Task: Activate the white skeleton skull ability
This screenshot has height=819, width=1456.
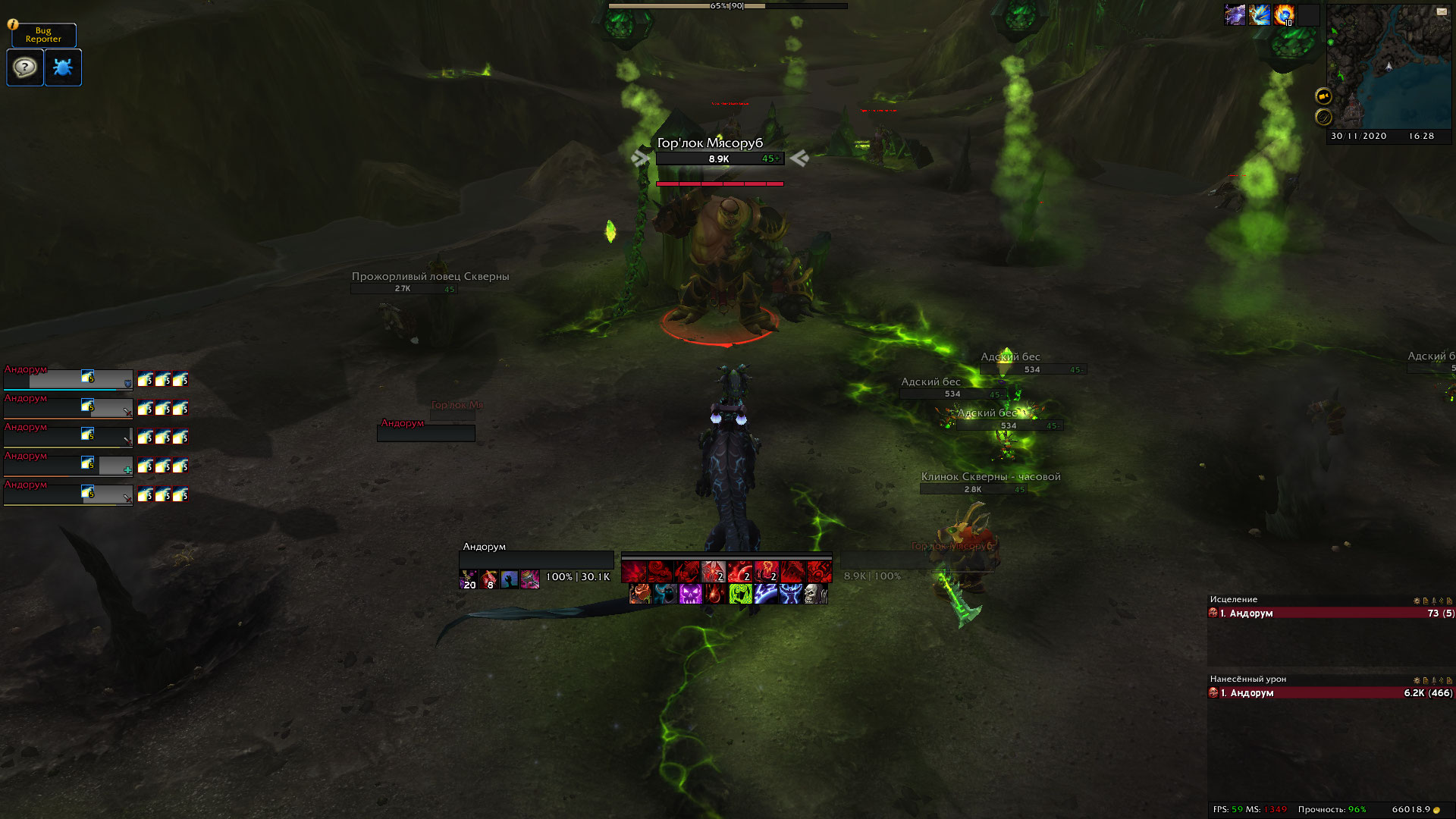Action: (814, 594)
